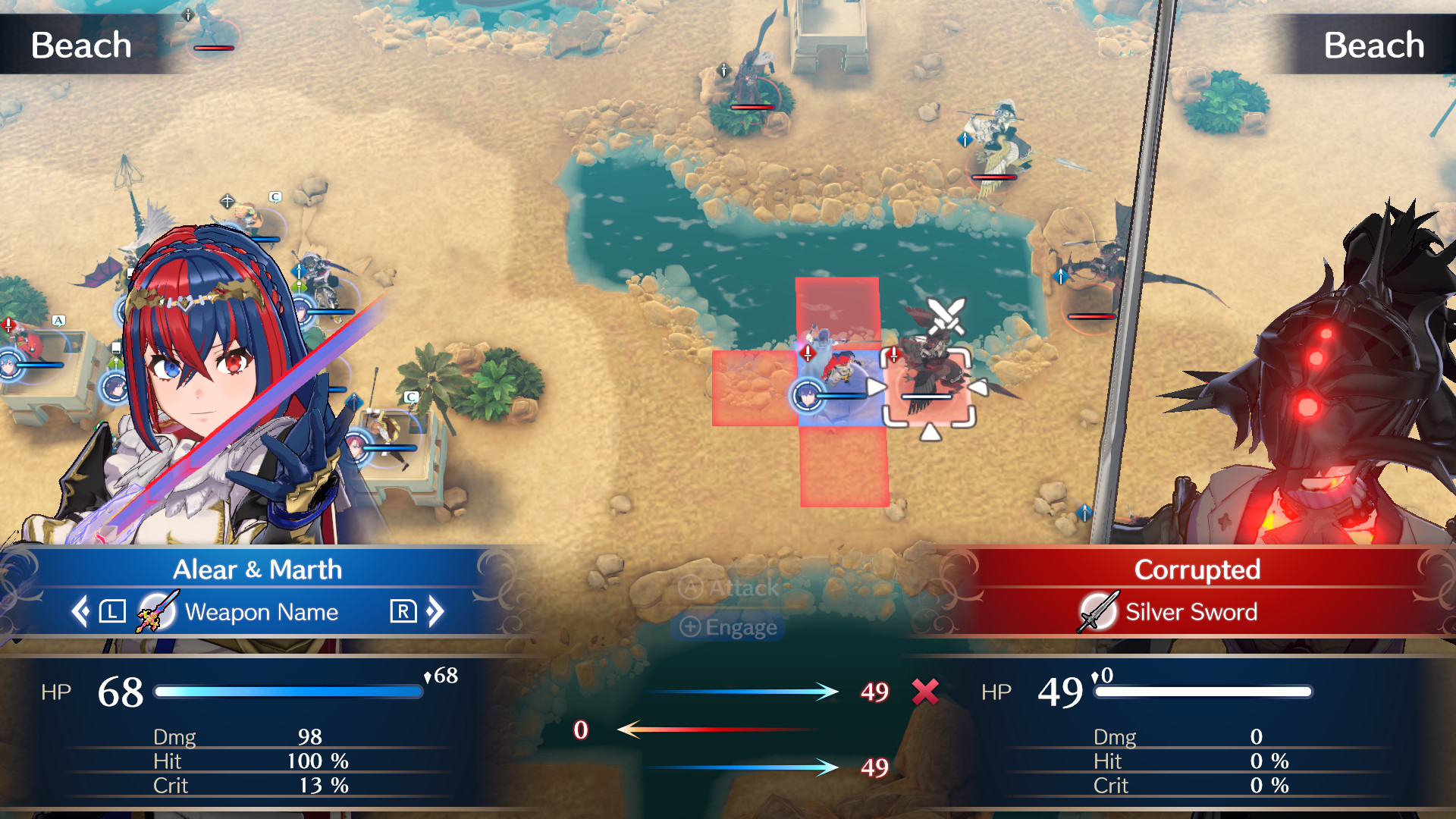Choose the Engage command
The width and height of the screenshot is (1456, 819).
[728, 627]
